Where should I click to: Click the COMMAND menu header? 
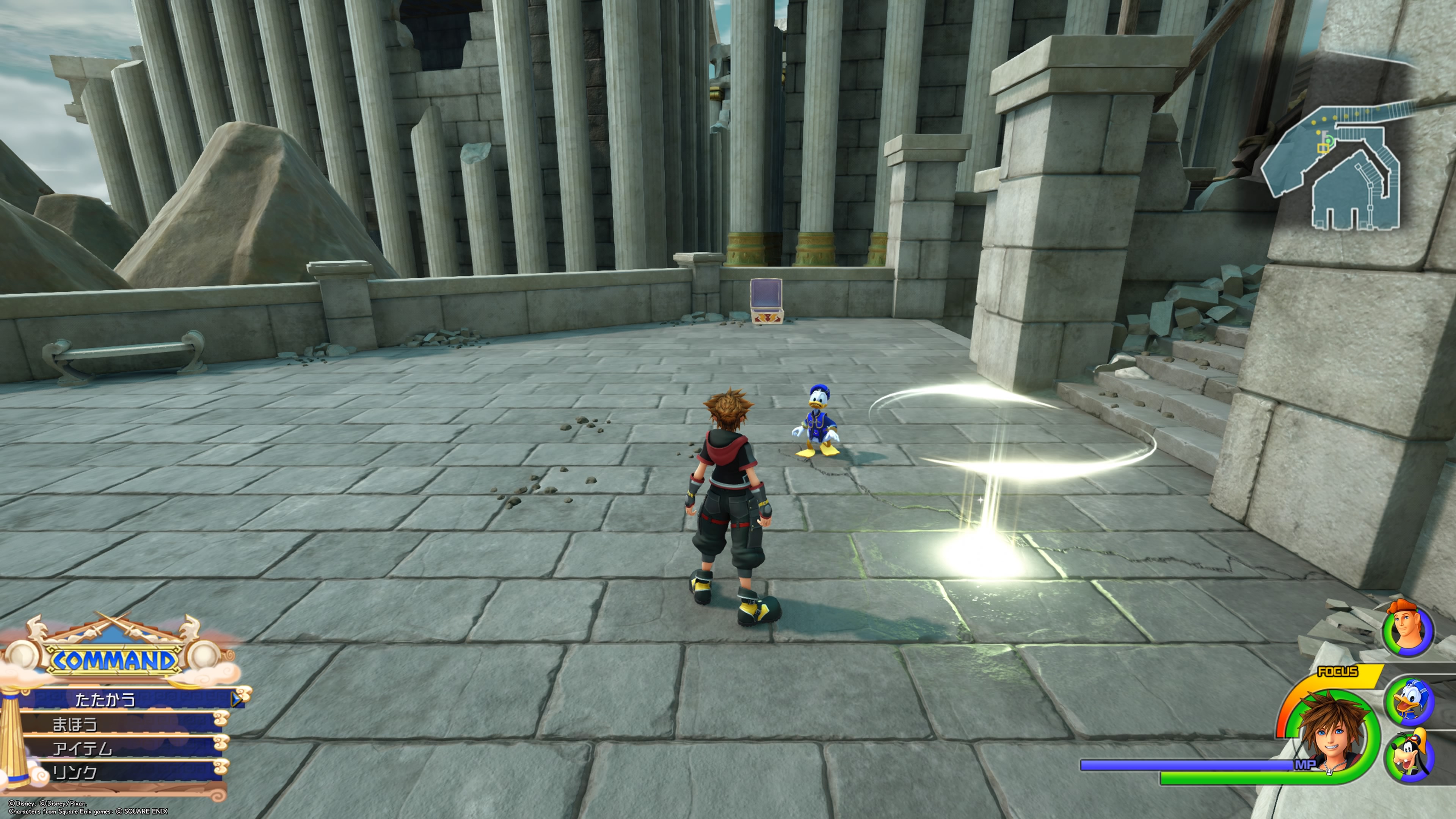(x=114, y=659)
